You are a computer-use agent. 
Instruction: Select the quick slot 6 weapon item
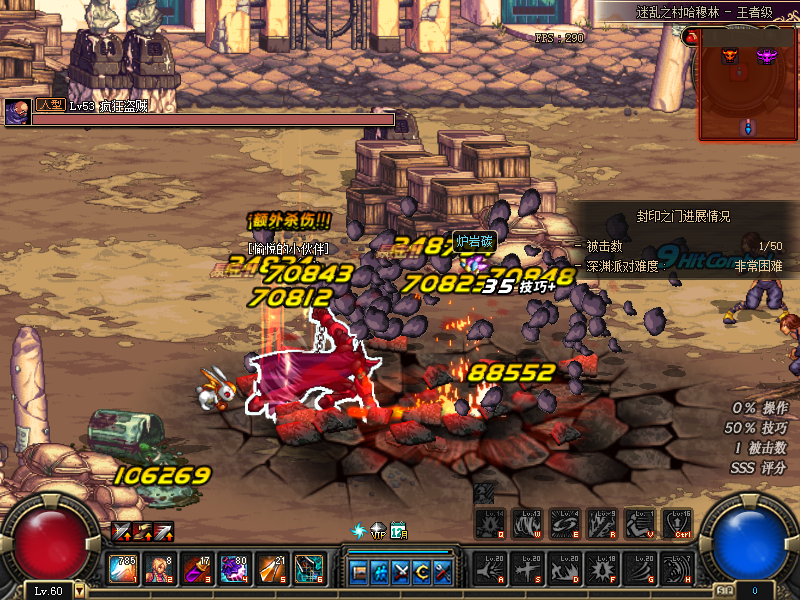tap(309, 570)
